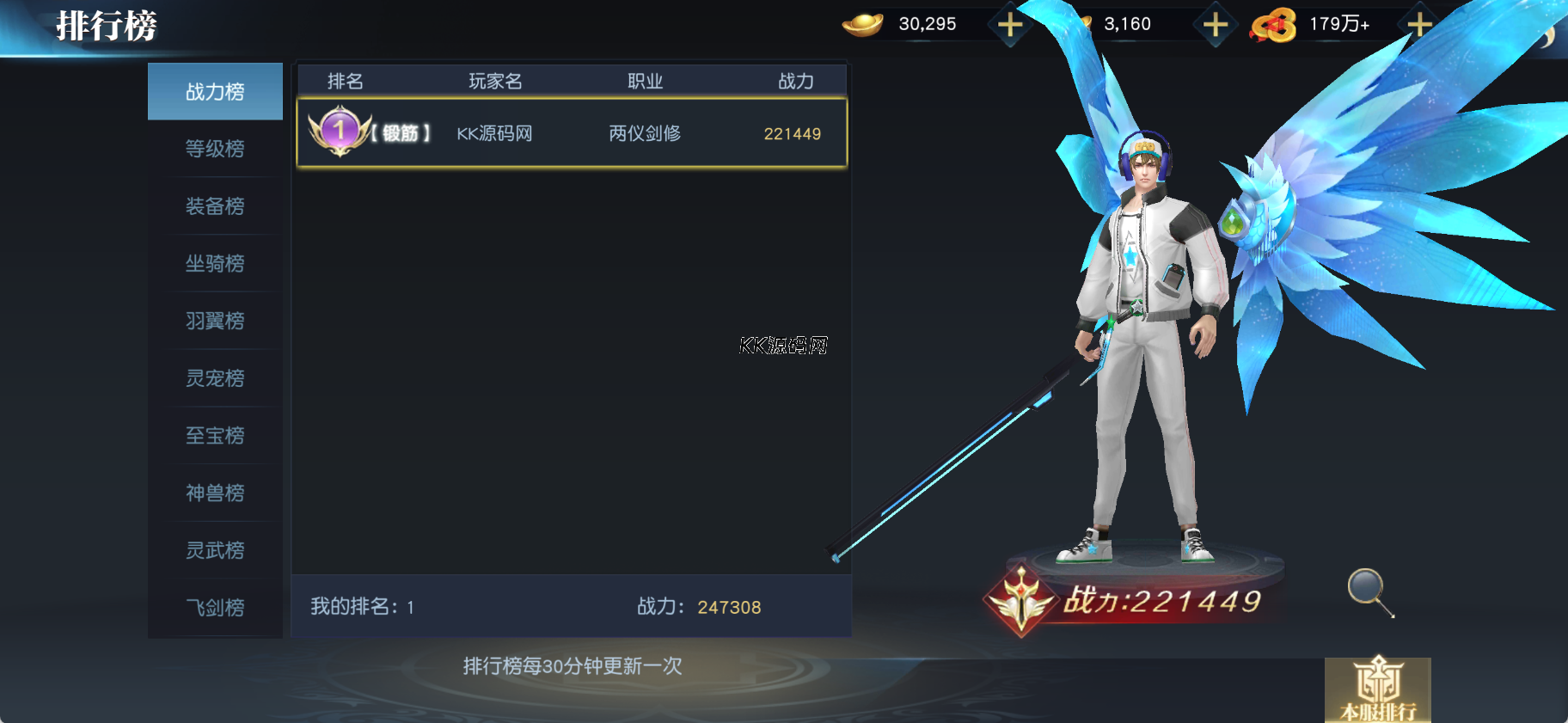Inspect player with the magnifying glass icon
The width and height of the screenshot is (1568, 723).
pyautogui.click(x=1369, y=592)
